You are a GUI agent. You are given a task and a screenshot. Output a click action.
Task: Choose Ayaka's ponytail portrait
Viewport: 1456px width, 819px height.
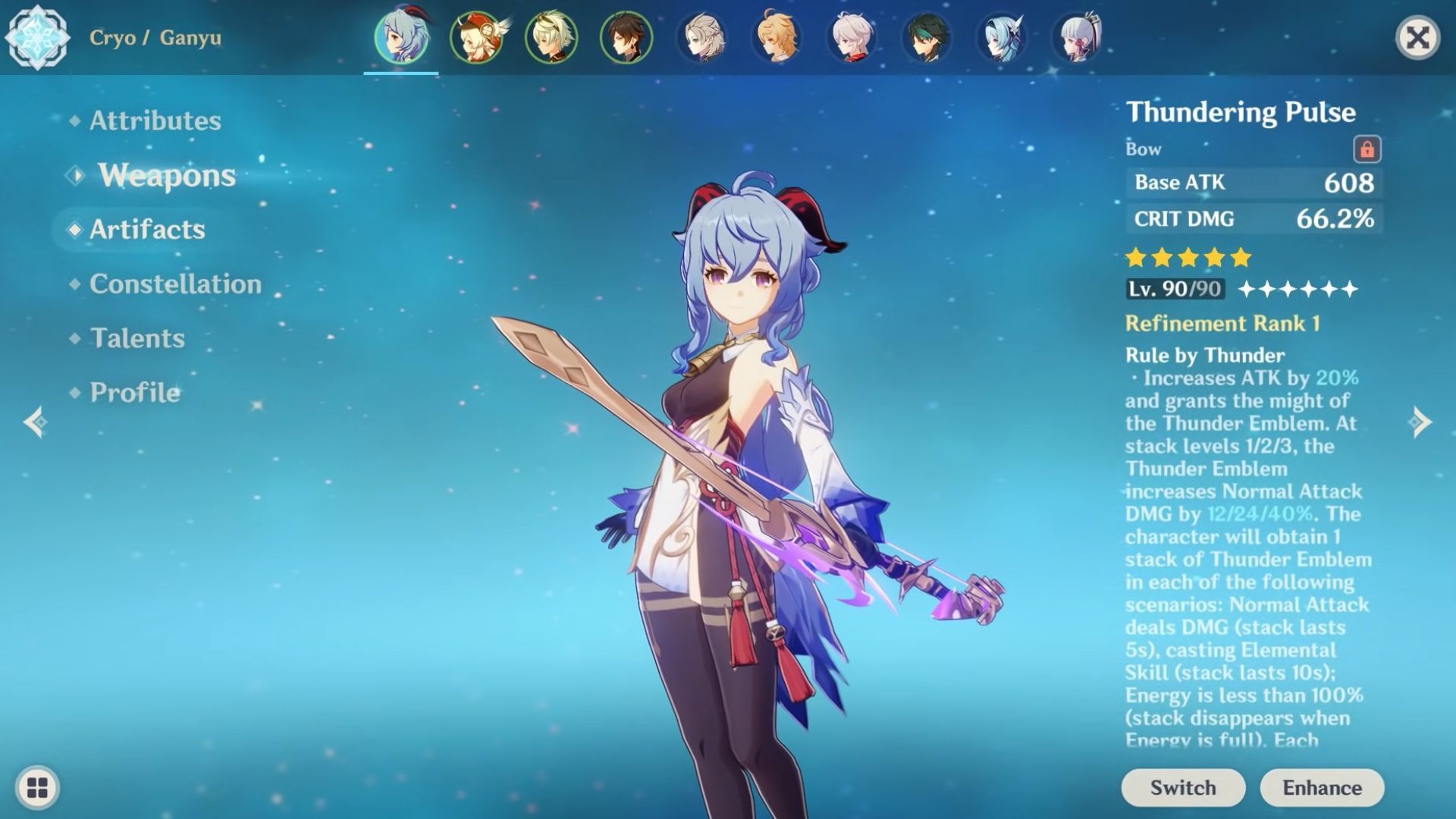click(x=1076, y=36)
